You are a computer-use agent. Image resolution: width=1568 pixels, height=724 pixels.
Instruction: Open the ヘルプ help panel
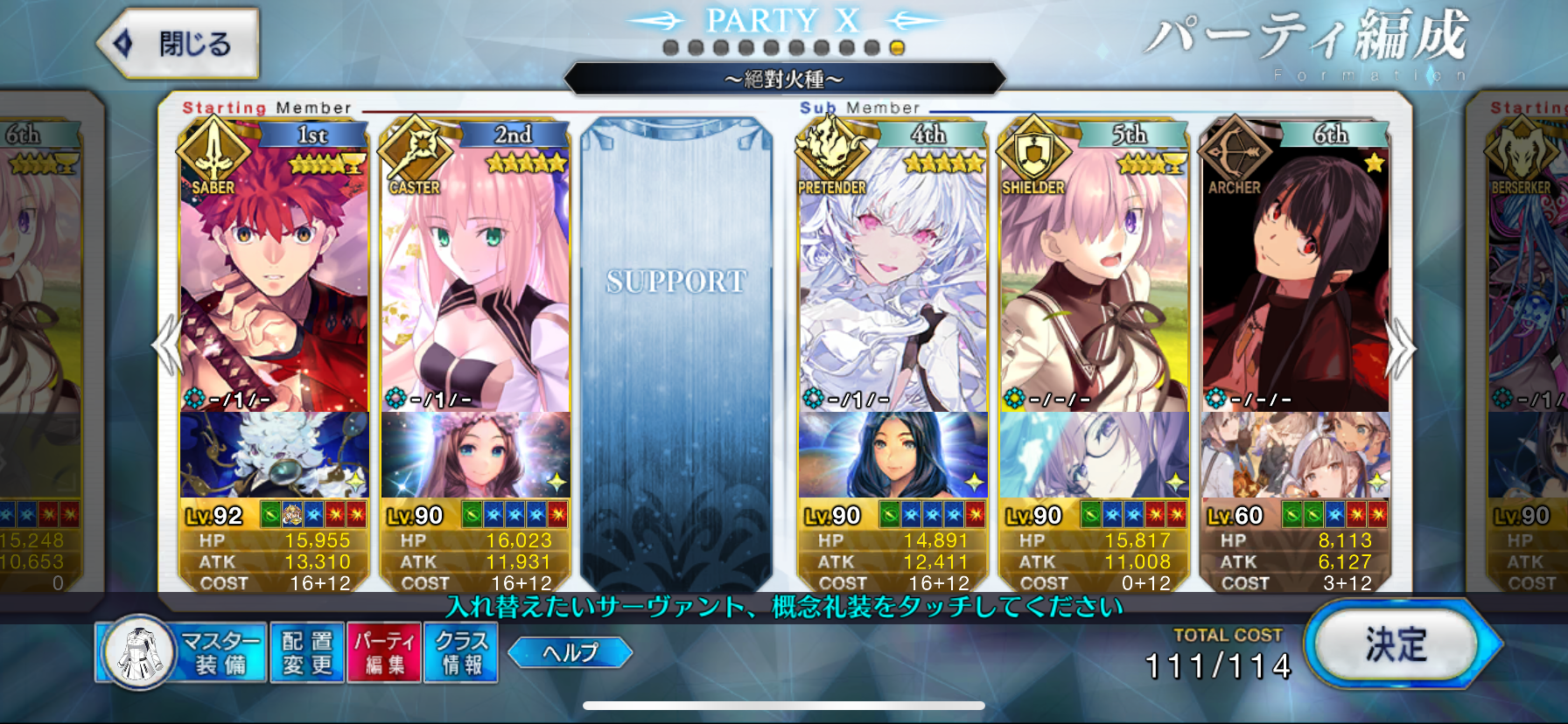[x=570, y=651]
